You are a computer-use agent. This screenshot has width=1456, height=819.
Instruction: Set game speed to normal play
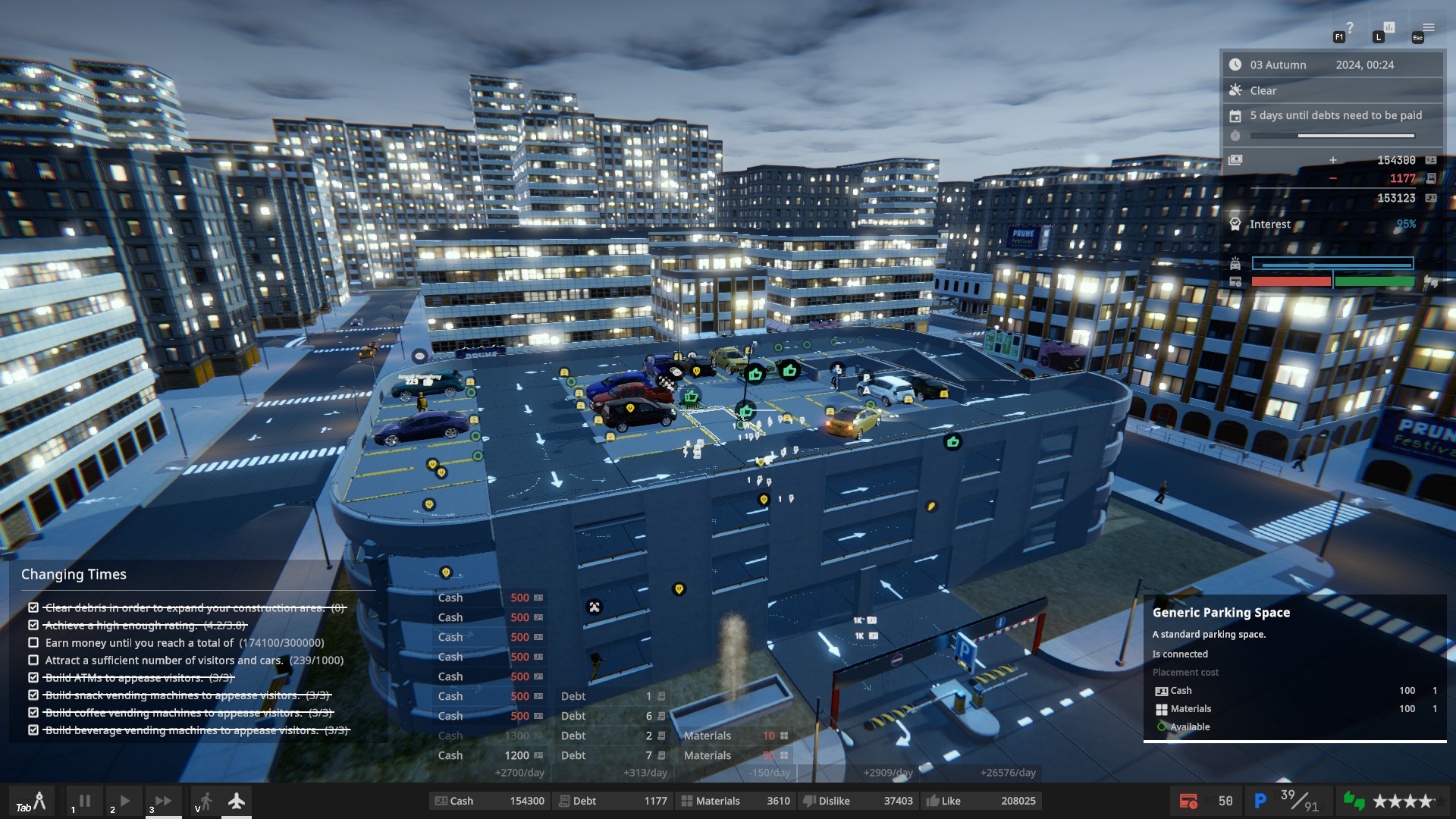click(124, 801)
